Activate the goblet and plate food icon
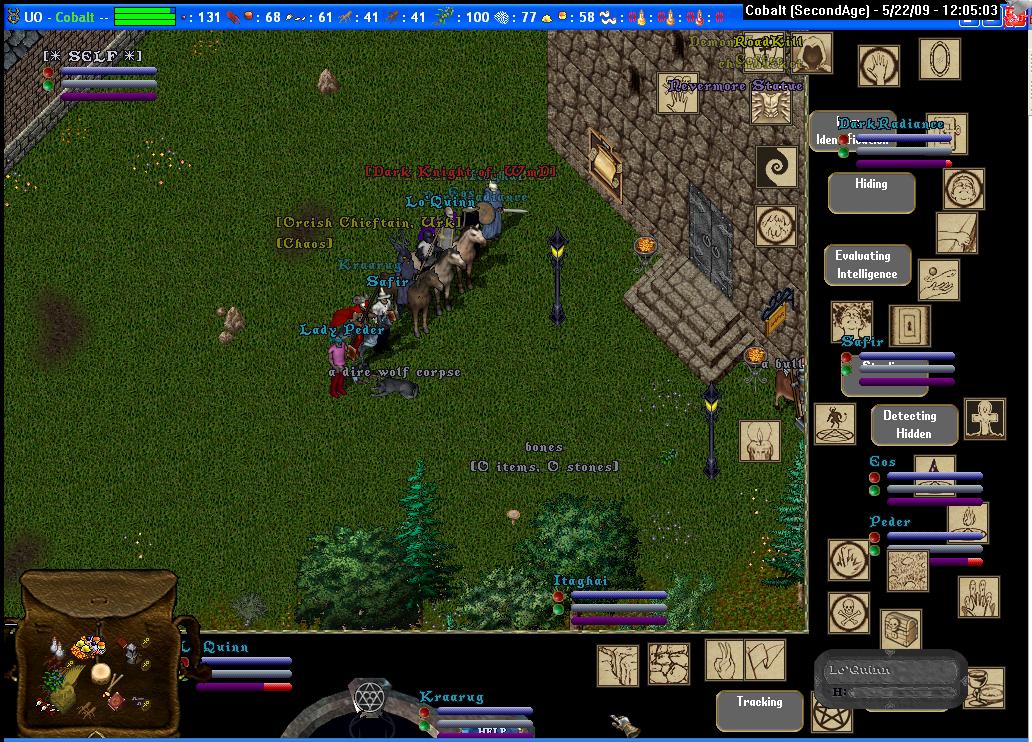Viewport: 1032px width, 742px height. pyautogui.click(x=984, y=687)
